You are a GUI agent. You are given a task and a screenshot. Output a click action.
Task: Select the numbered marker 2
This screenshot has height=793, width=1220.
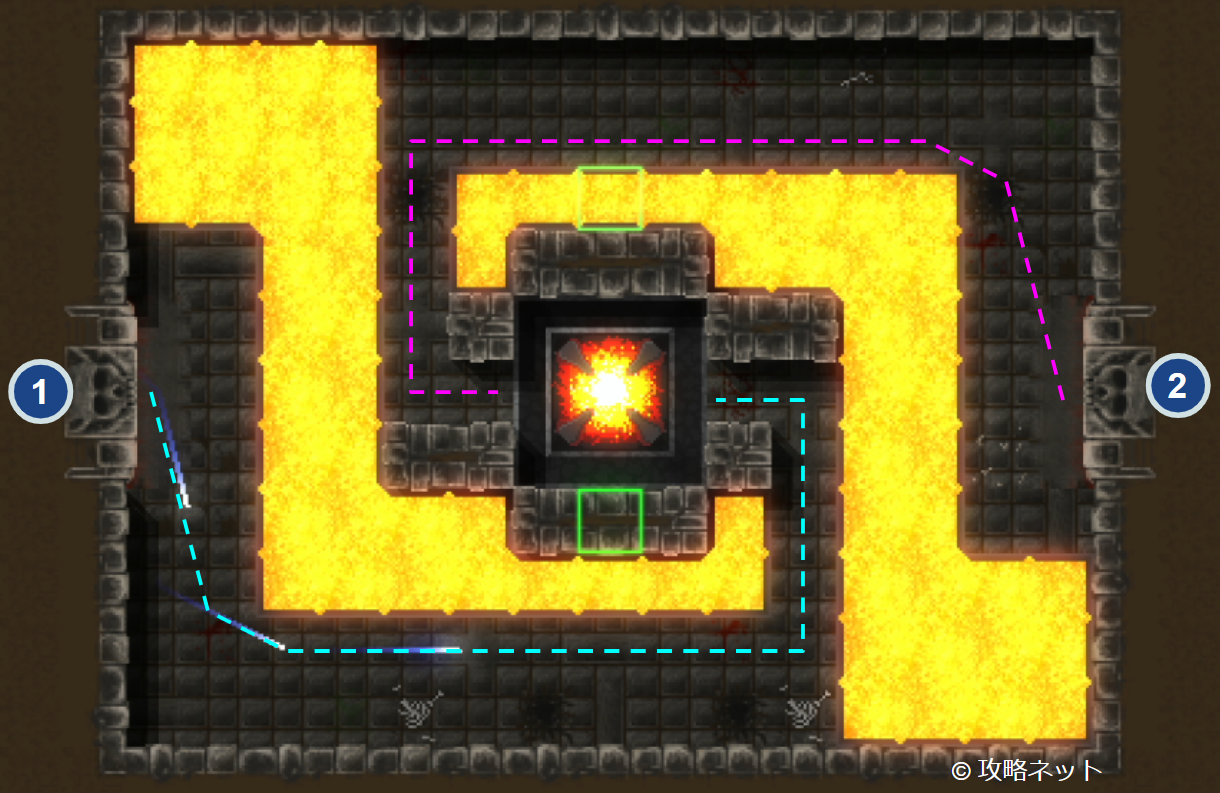(x=1177, y=386)
